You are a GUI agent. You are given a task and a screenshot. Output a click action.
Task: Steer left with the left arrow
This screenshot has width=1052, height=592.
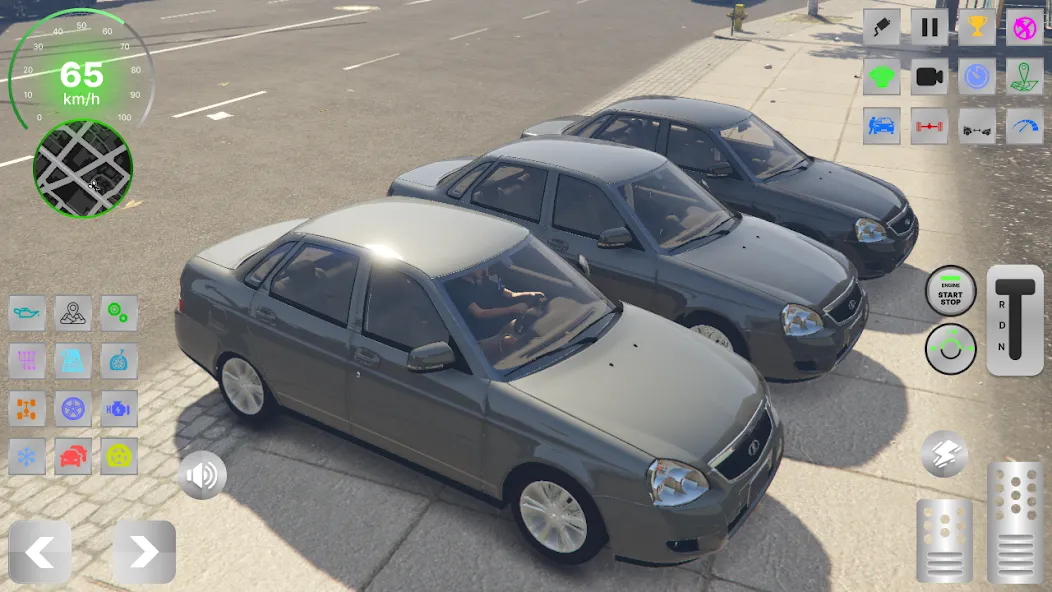[x=40, y=552]
